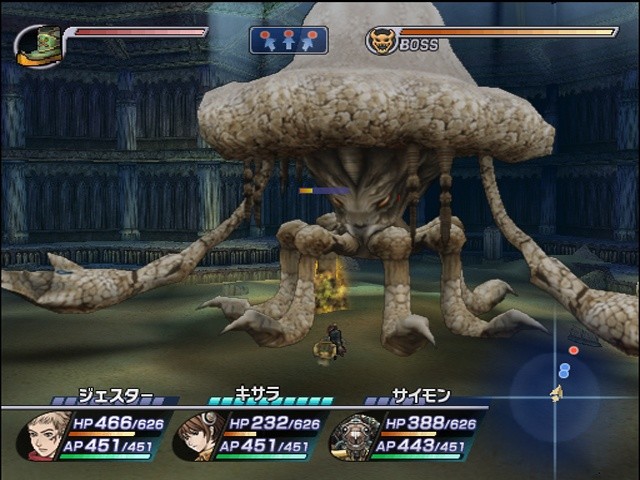
Task: Choose ジェスター's character portrait
Action: (46, 435)
